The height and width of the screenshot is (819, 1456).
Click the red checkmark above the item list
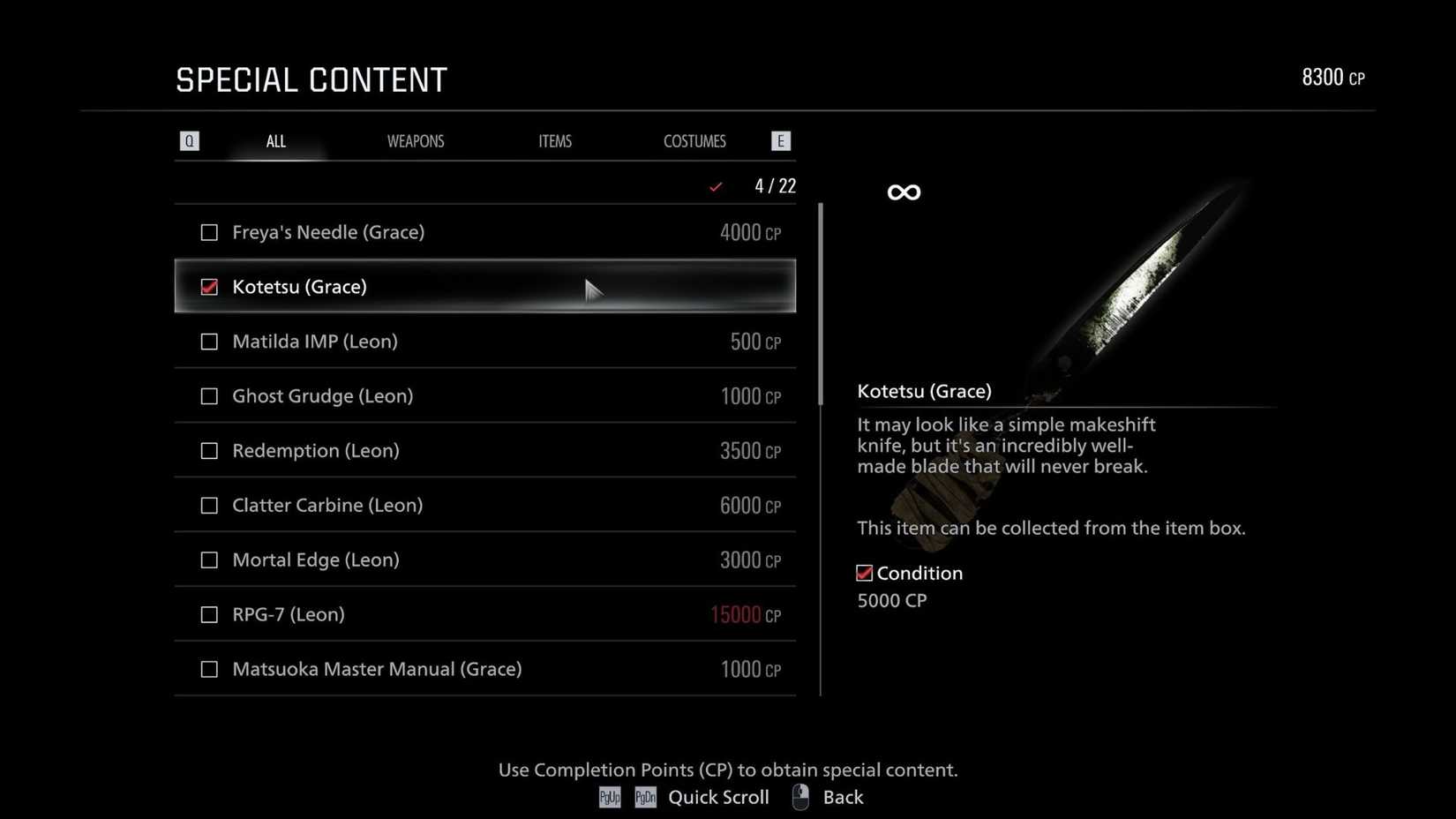(x=716, y=186)
